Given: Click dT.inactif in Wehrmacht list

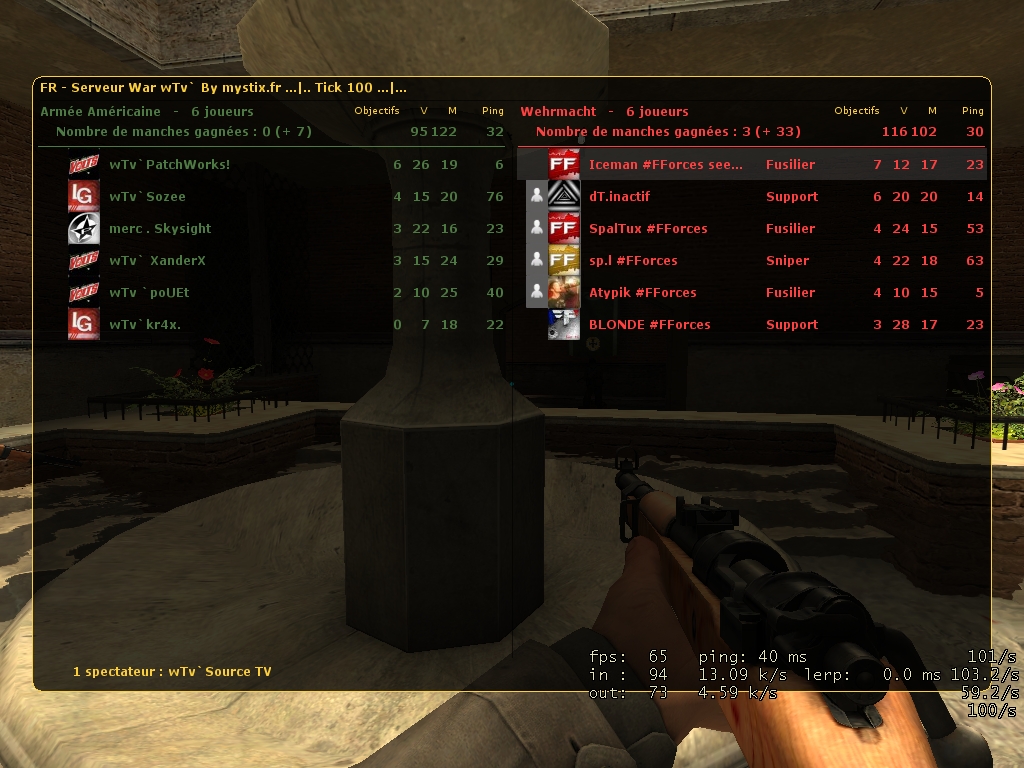Looking at the screenshot, I should click(620, 197).
